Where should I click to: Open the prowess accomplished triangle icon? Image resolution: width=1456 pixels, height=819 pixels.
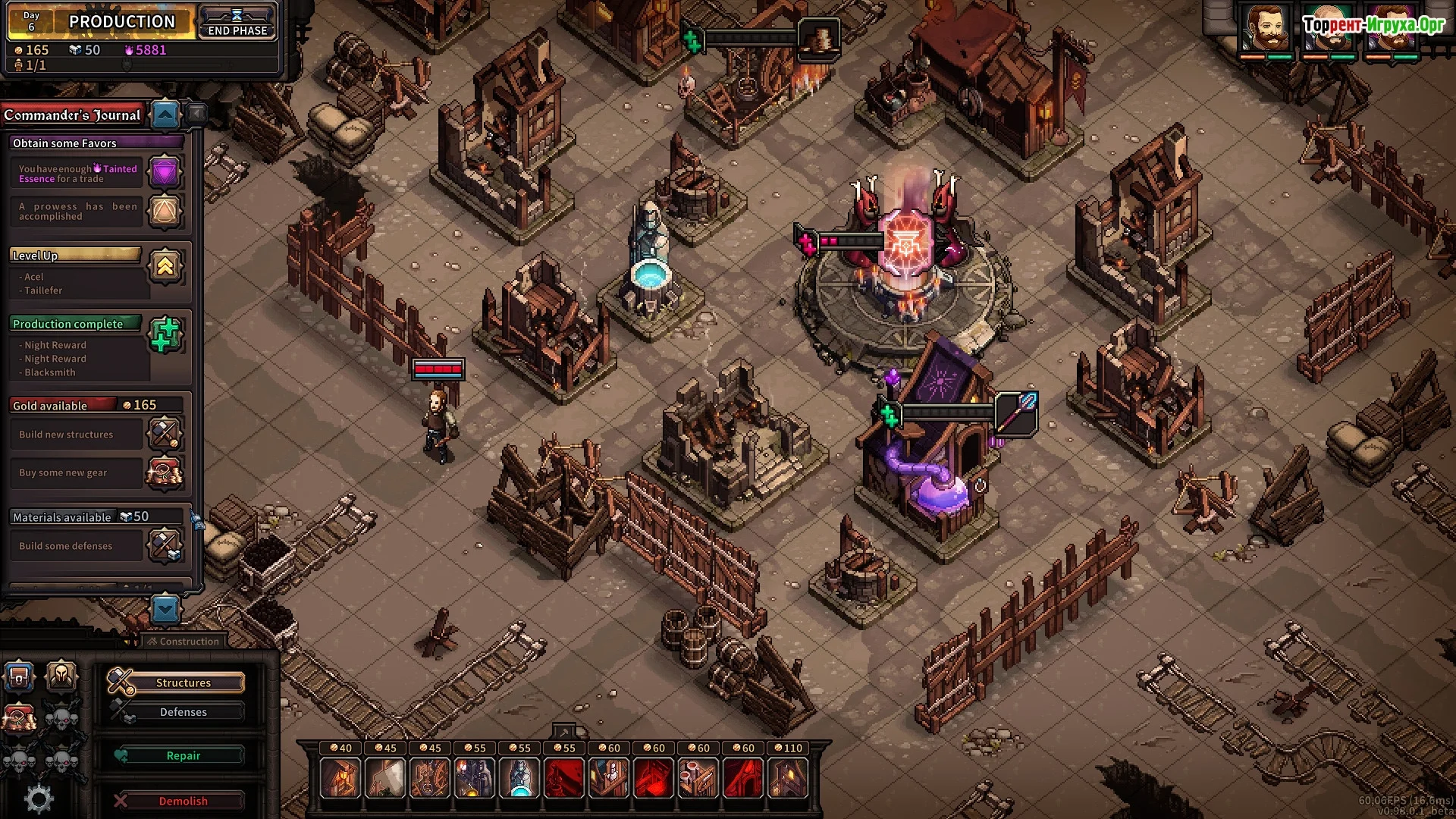[x=165, y=211]
